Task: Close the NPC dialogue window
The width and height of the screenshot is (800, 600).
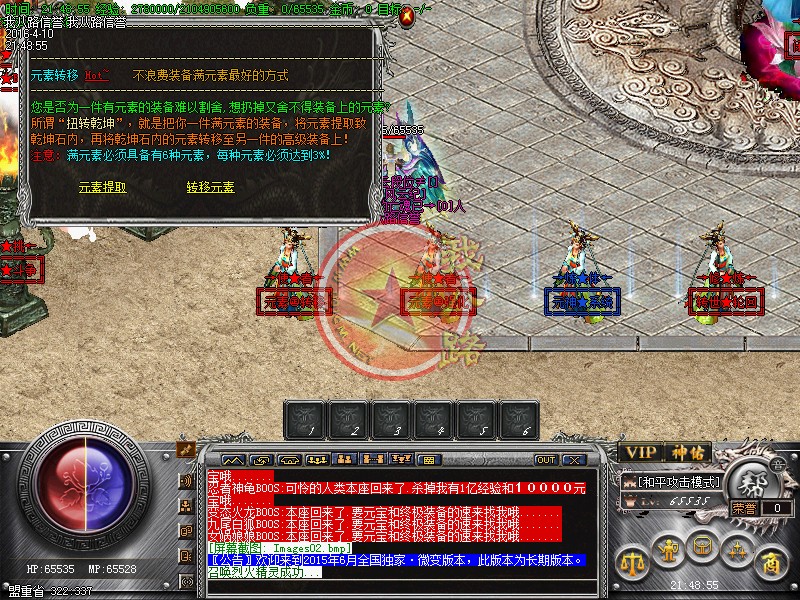Action: click(406, 18)
